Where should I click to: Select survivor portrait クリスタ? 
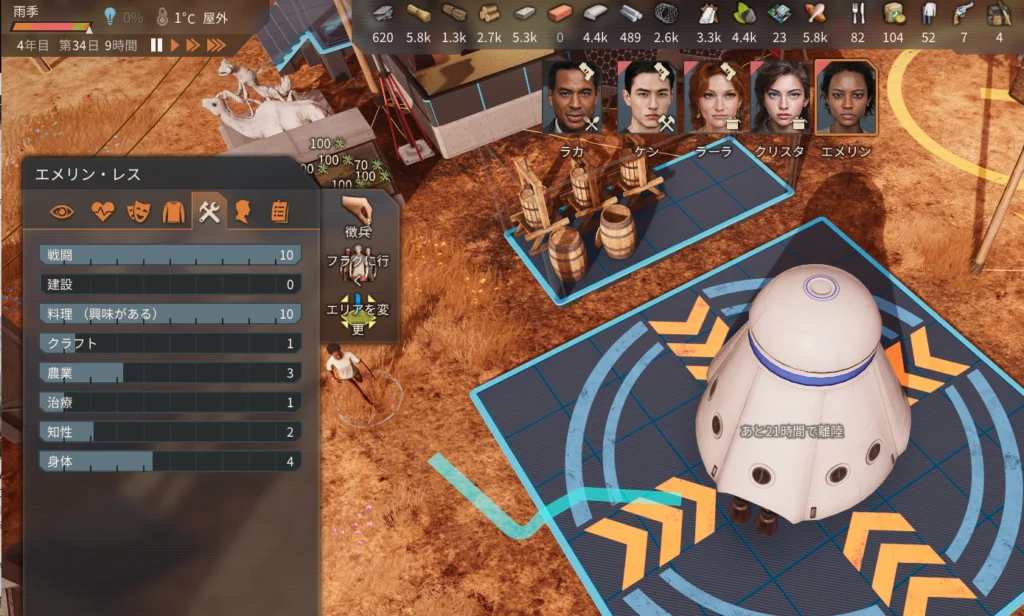(x=781, y=97)
